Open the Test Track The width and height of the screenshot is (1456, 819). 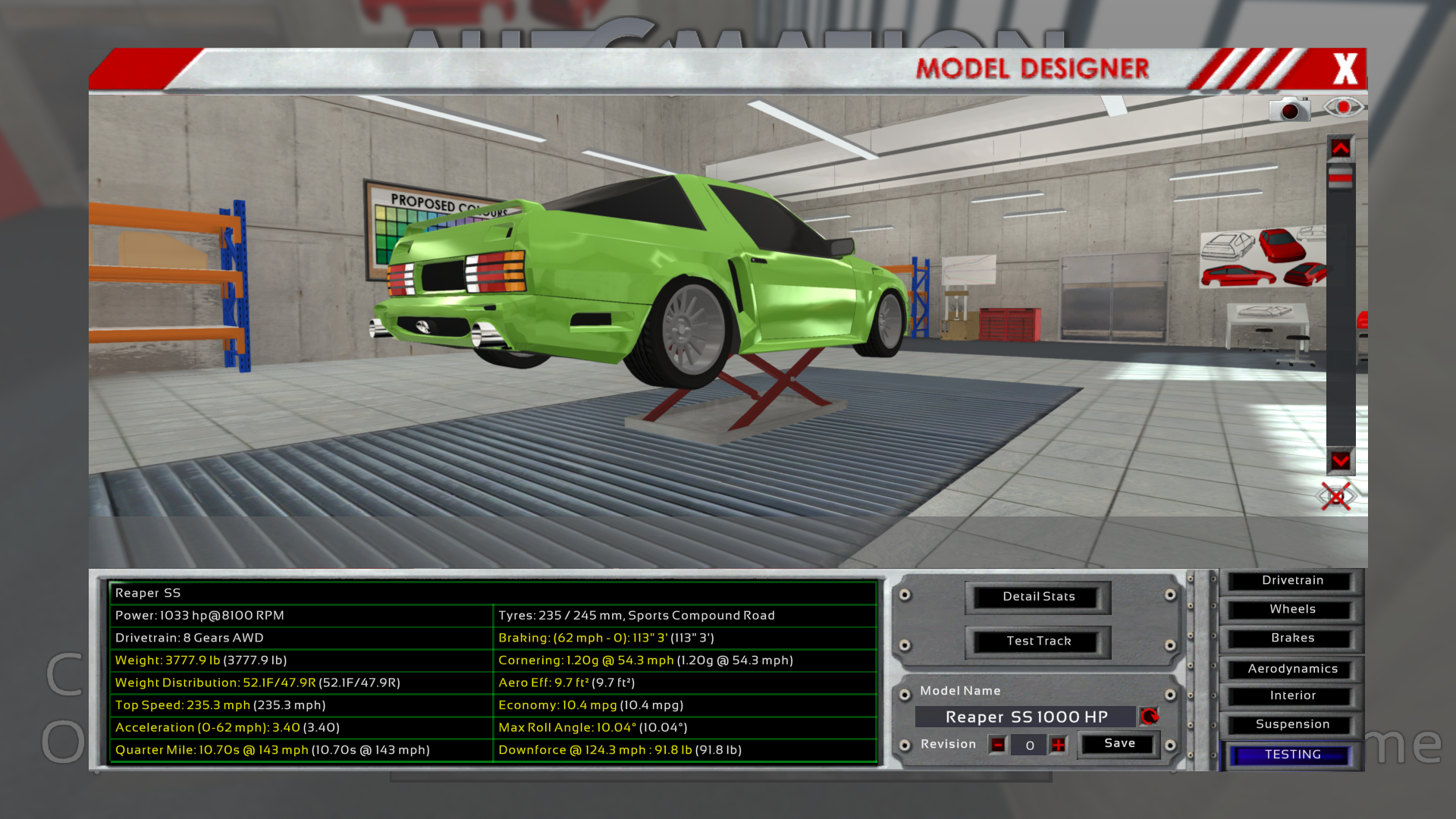coord(1038,642)
